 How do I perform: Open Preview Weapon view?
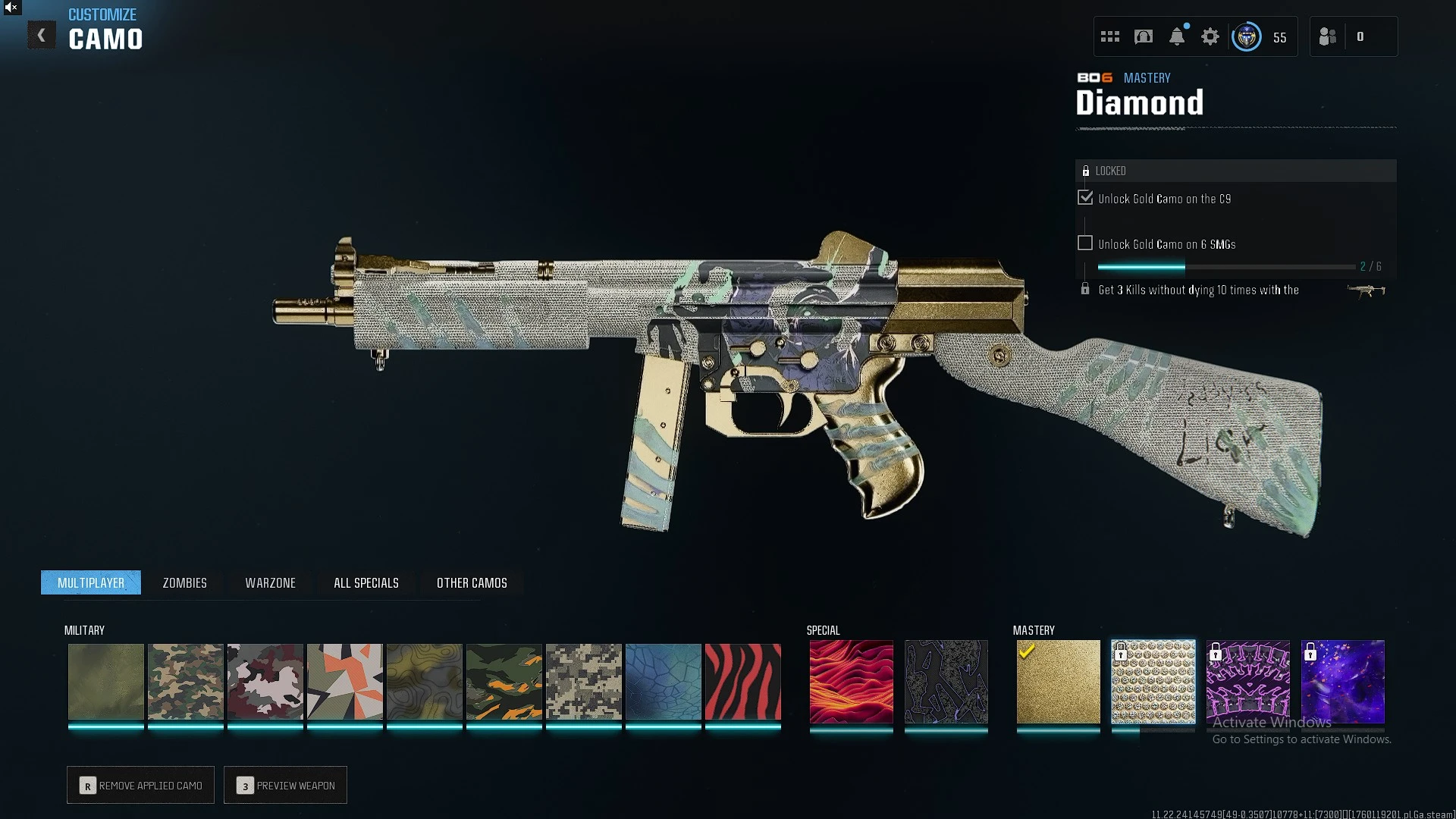pos(285,785)
